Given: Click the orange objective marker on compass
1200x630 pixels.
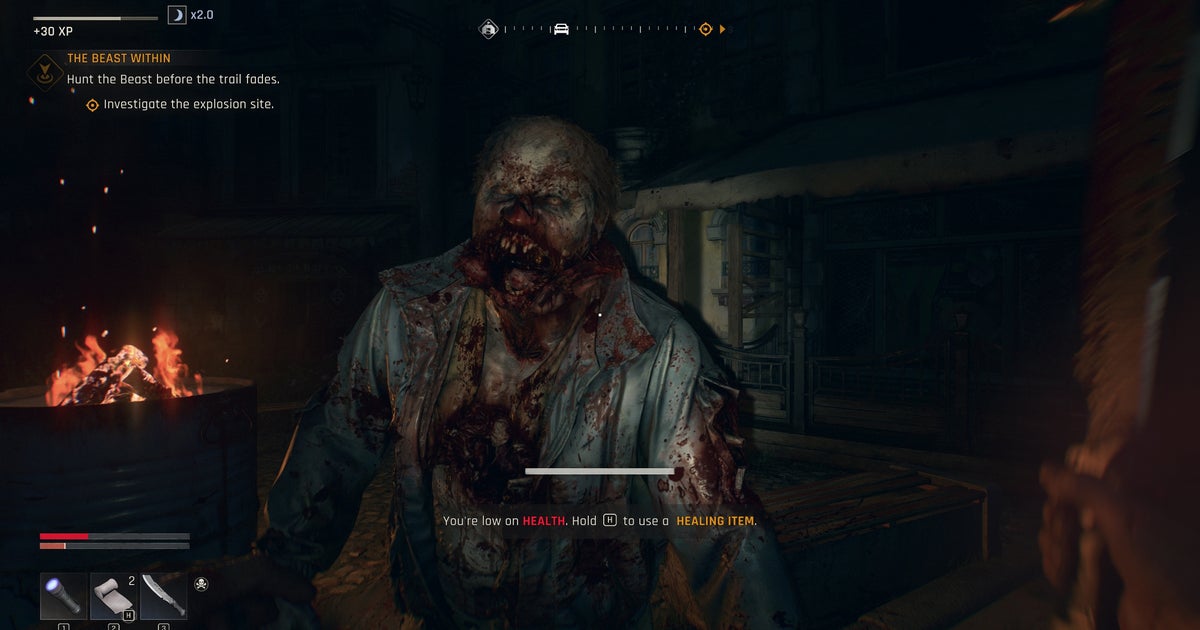Looking at the screenshot, I should coord(705,29).
